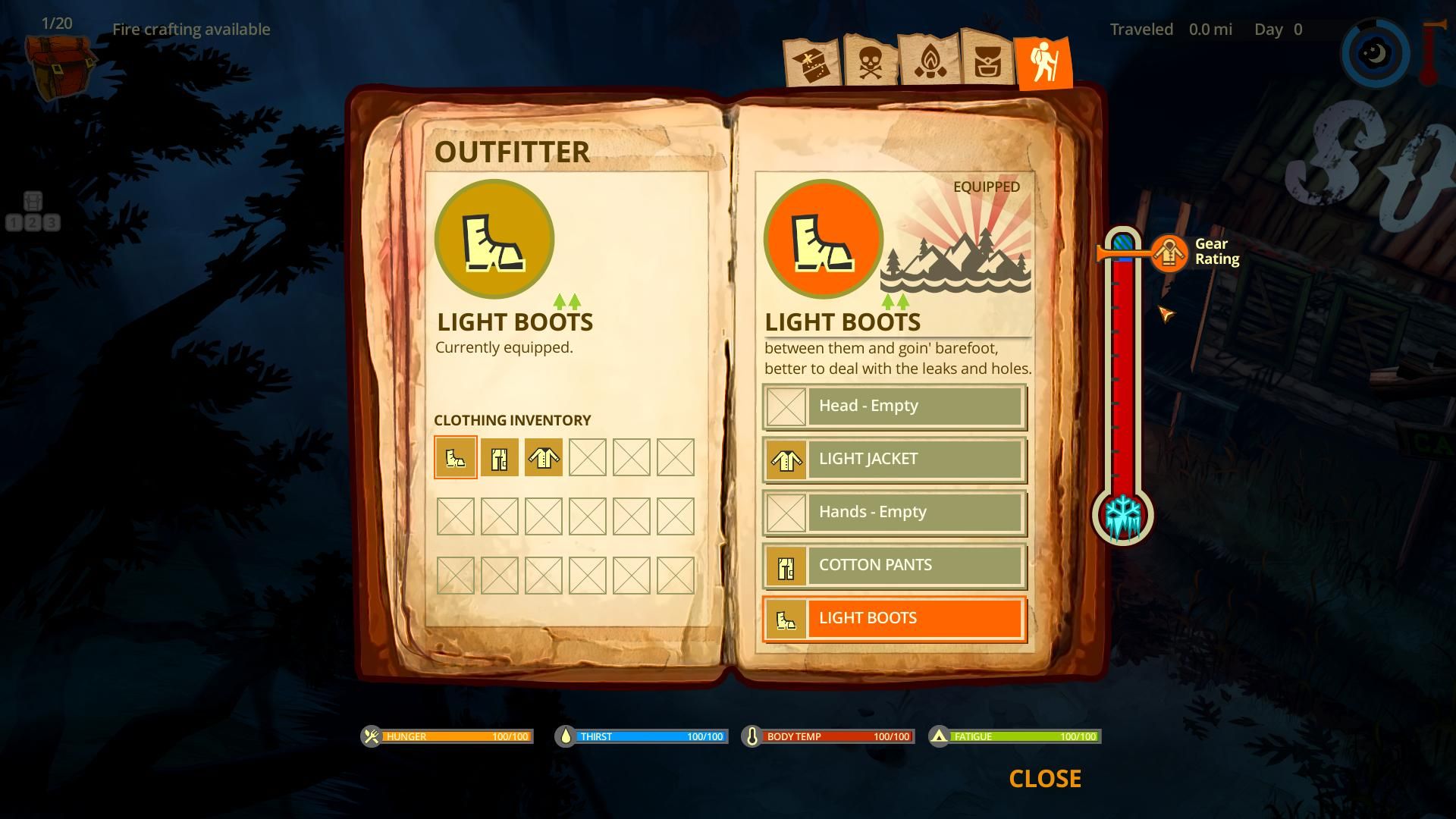
Task: Choose the jacket in clothing inventory
Action: click(x=544, y=457)
